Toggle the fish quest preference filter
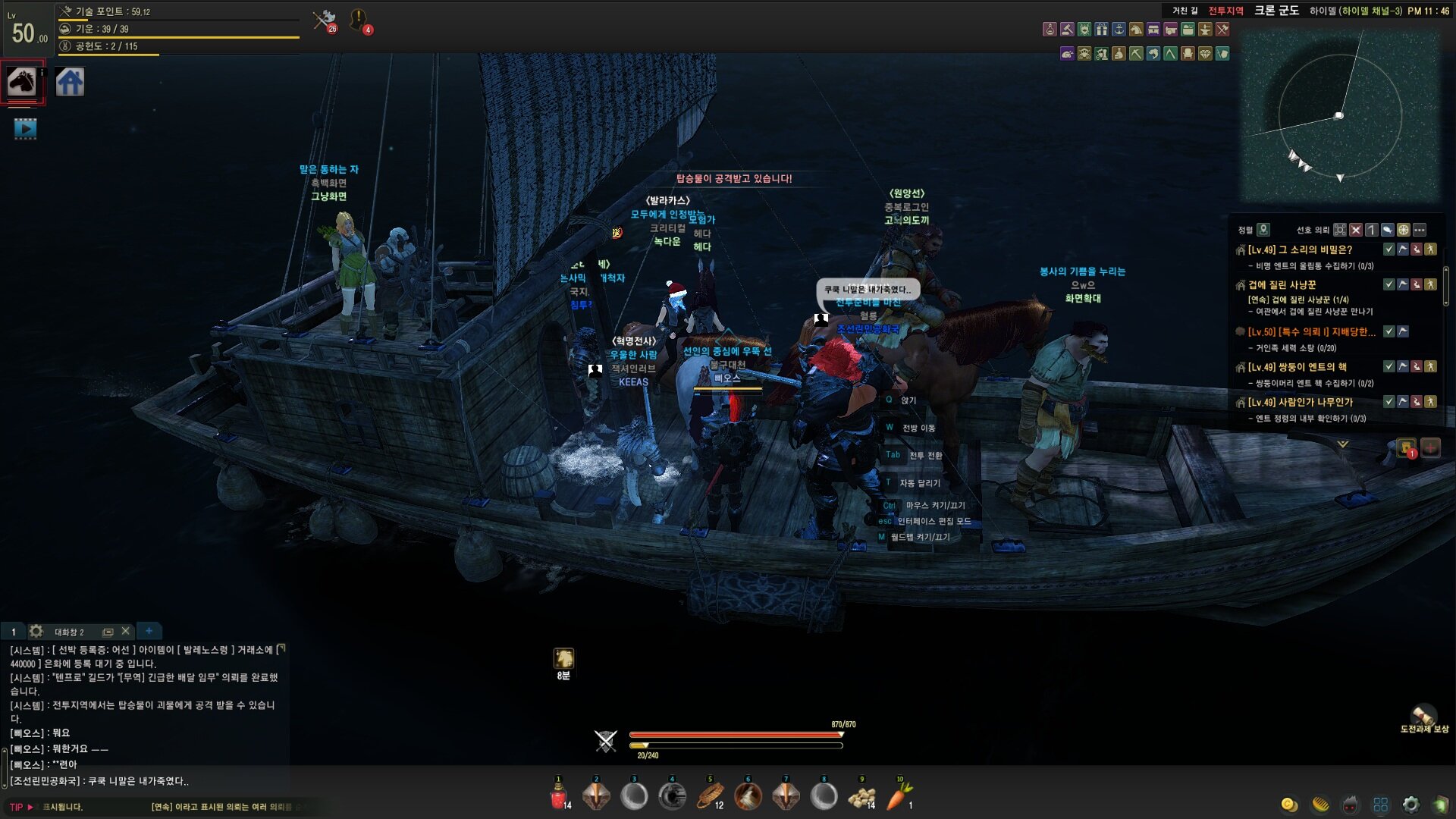This screenshot has height=819, width=1456. point(1387,230)
